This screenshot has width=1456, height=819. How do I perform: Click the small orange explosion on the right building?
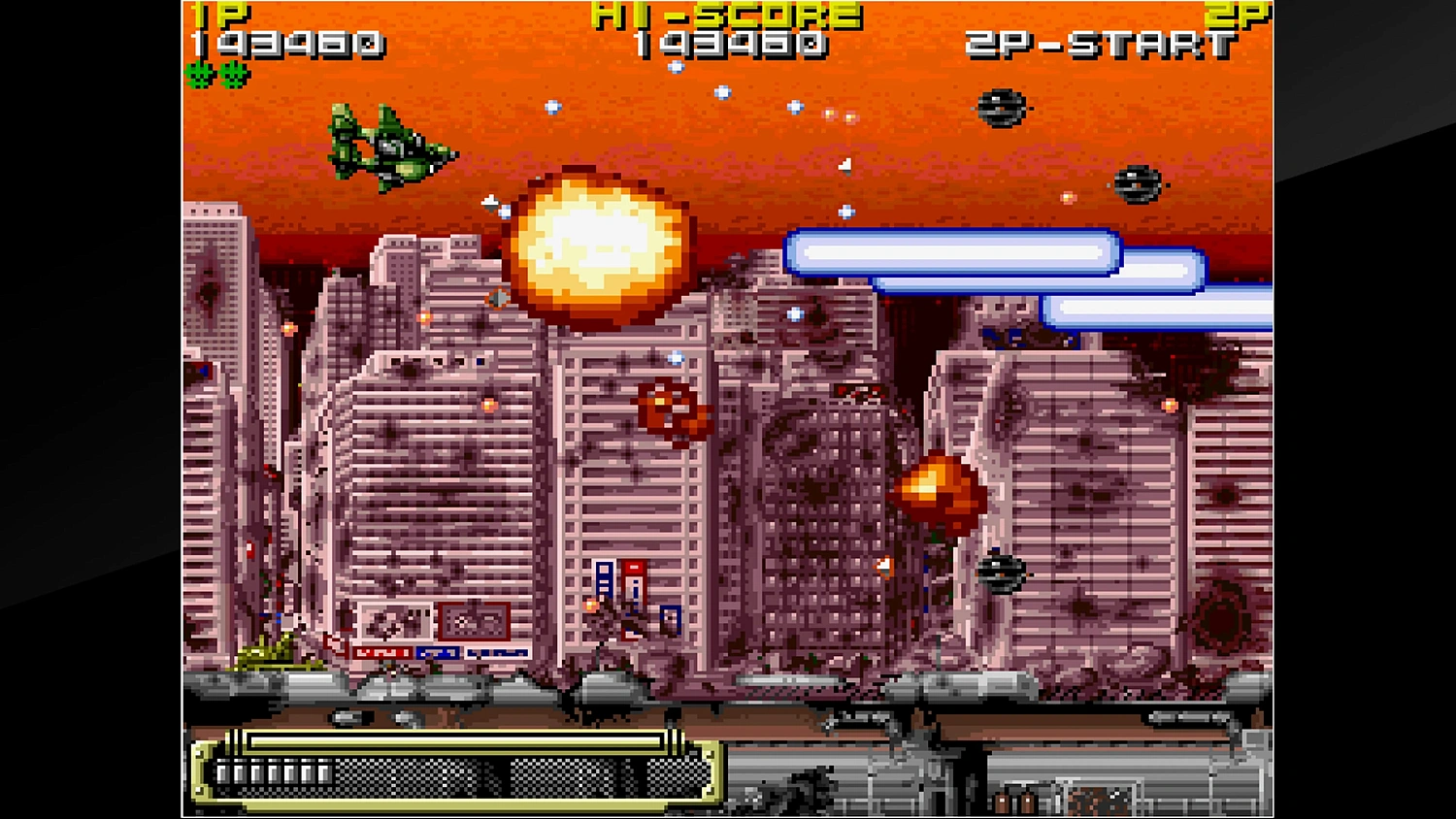(x=939, y=490)
